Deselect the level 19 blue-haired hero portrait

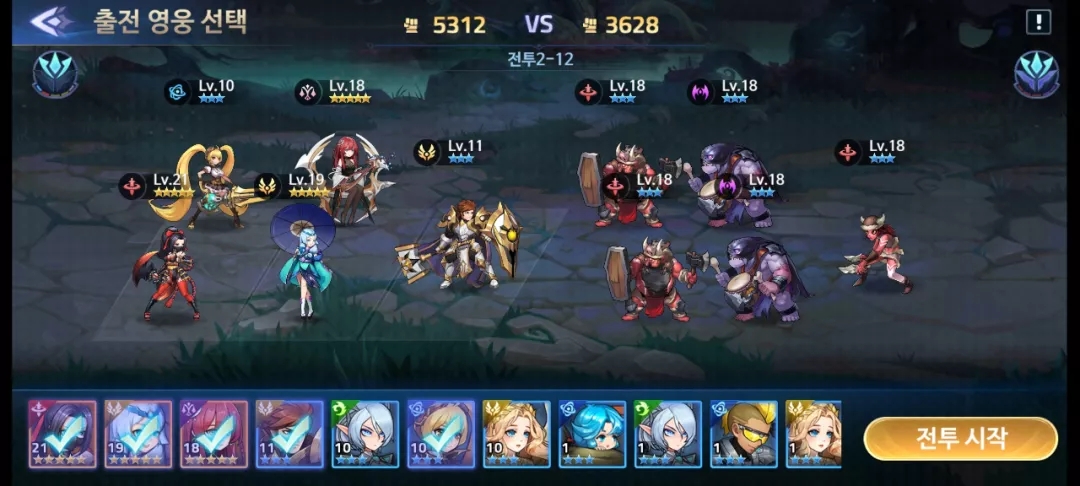(138, 435)
